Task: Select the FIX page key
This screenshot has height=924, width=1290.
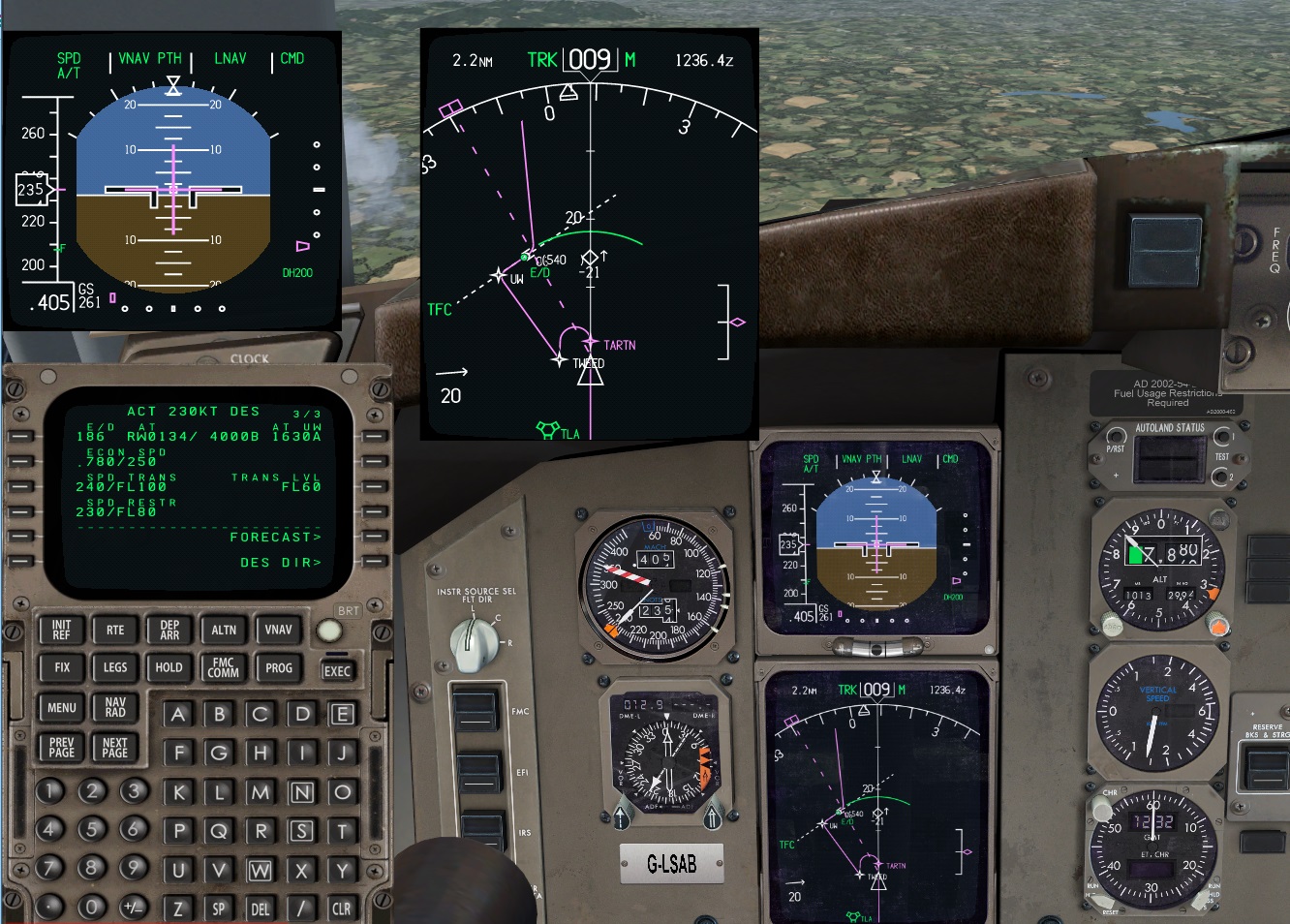Action: pyautogui.click(x=61, y=667)
